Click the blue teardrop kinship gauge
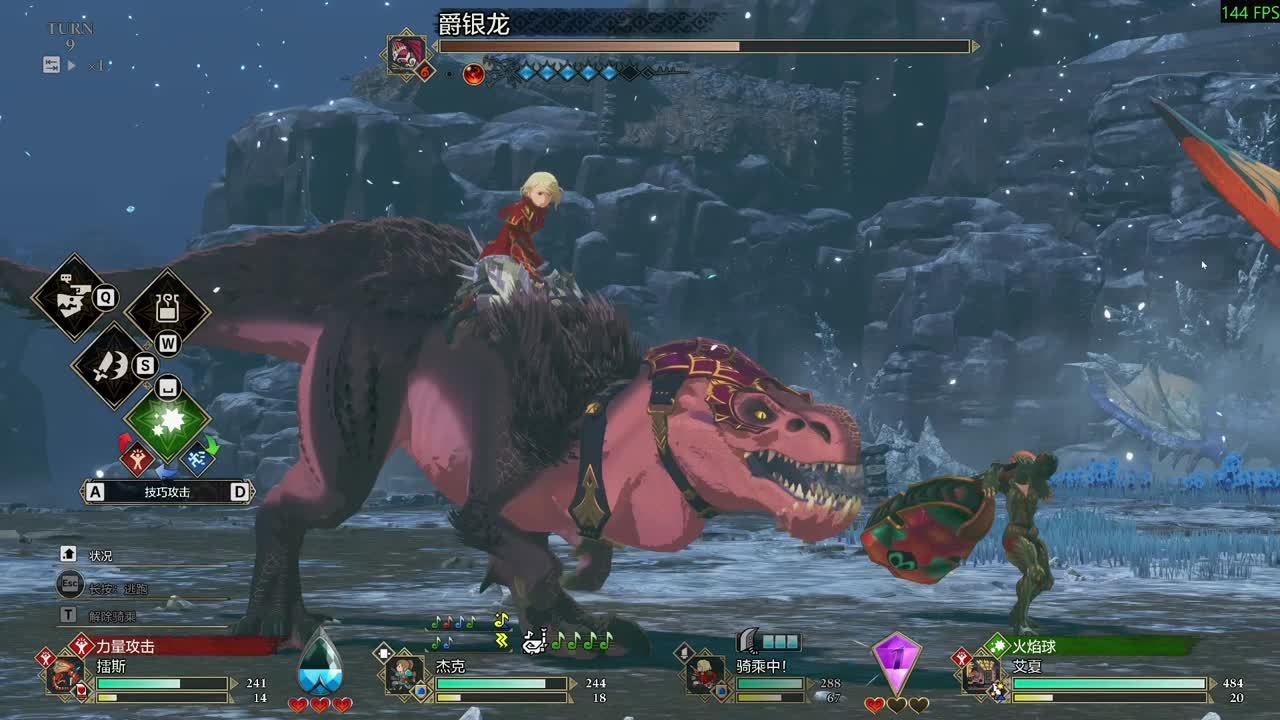This screenshot has height=720, width=1280. tap(320, 663)
